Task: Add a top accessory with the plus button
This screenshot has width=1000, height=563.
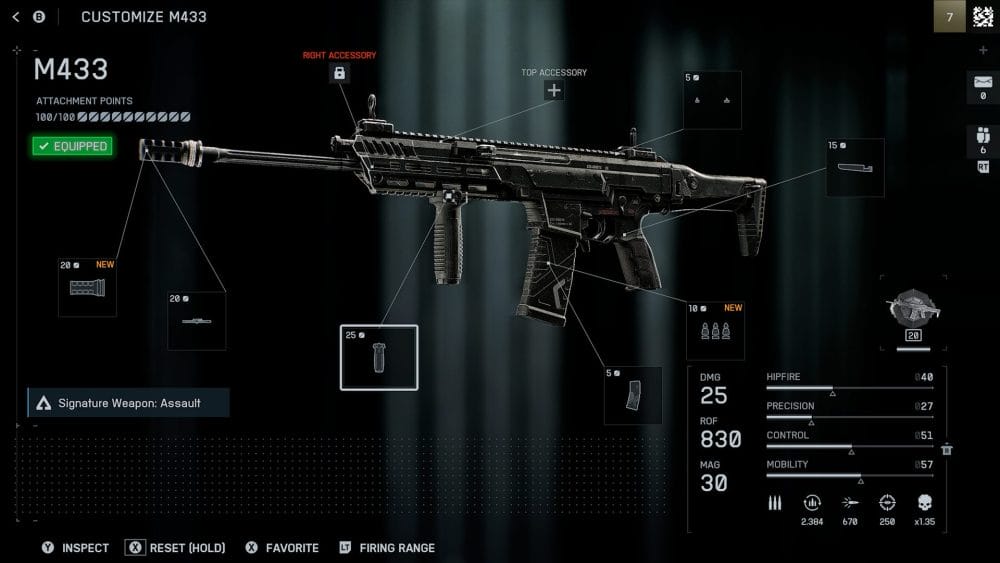Action: (554, 91)
